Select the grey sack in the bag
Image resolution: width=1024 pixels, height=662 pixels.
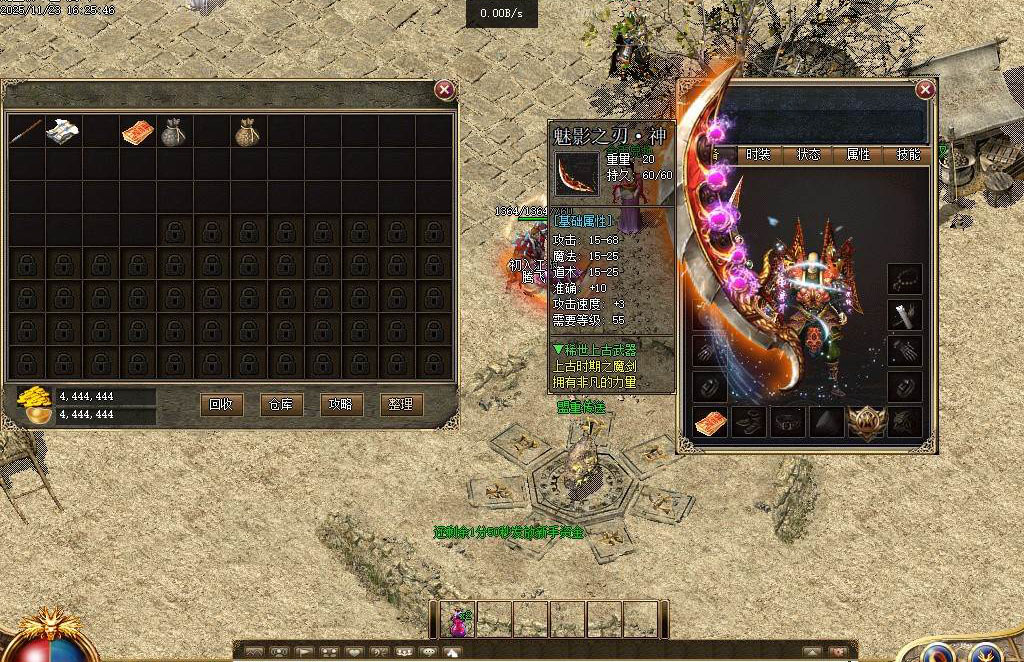point(173,132)
